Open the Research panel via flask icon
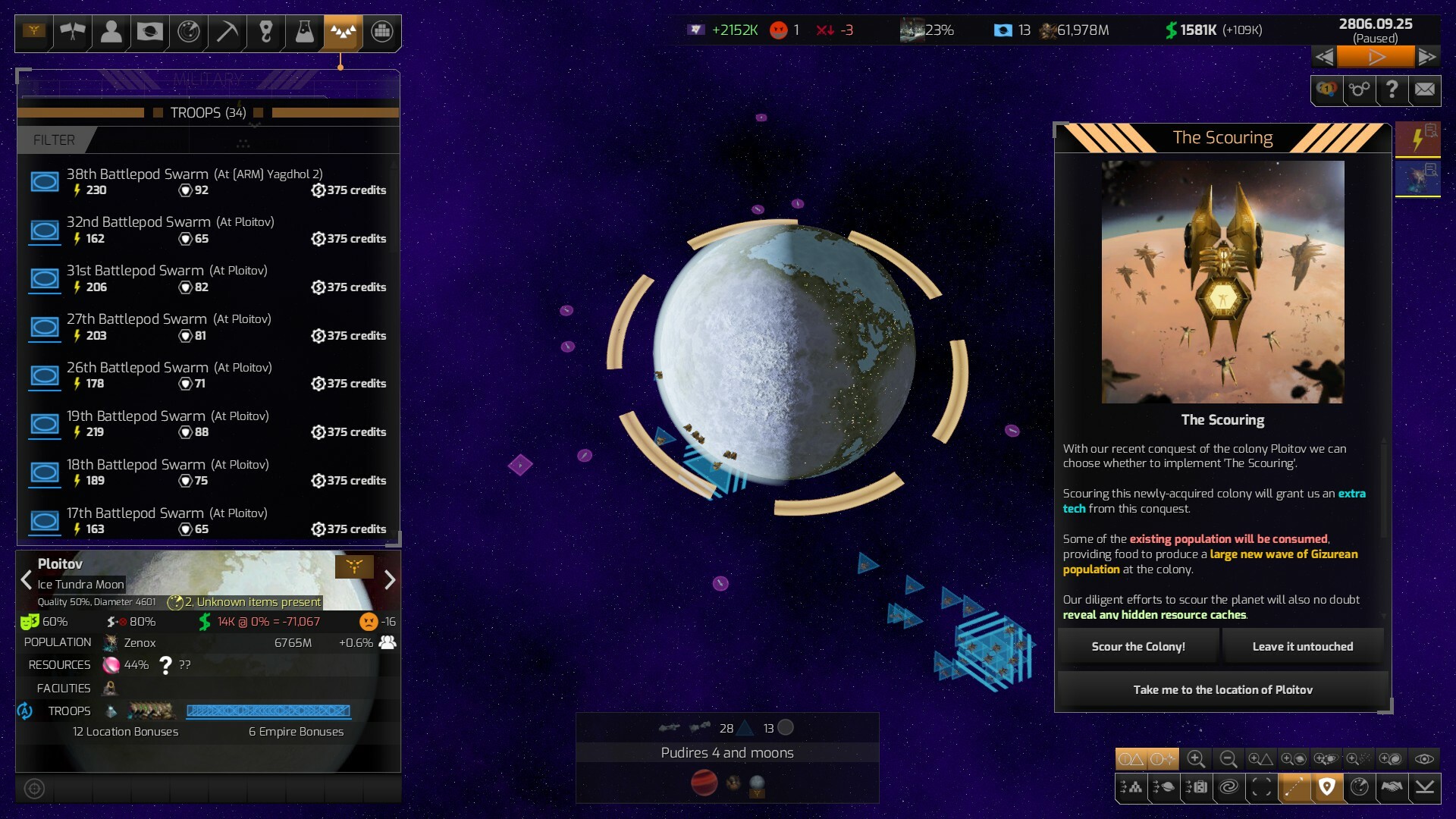The width and height of the screenshot is (1456, 819). pos(304,33)
